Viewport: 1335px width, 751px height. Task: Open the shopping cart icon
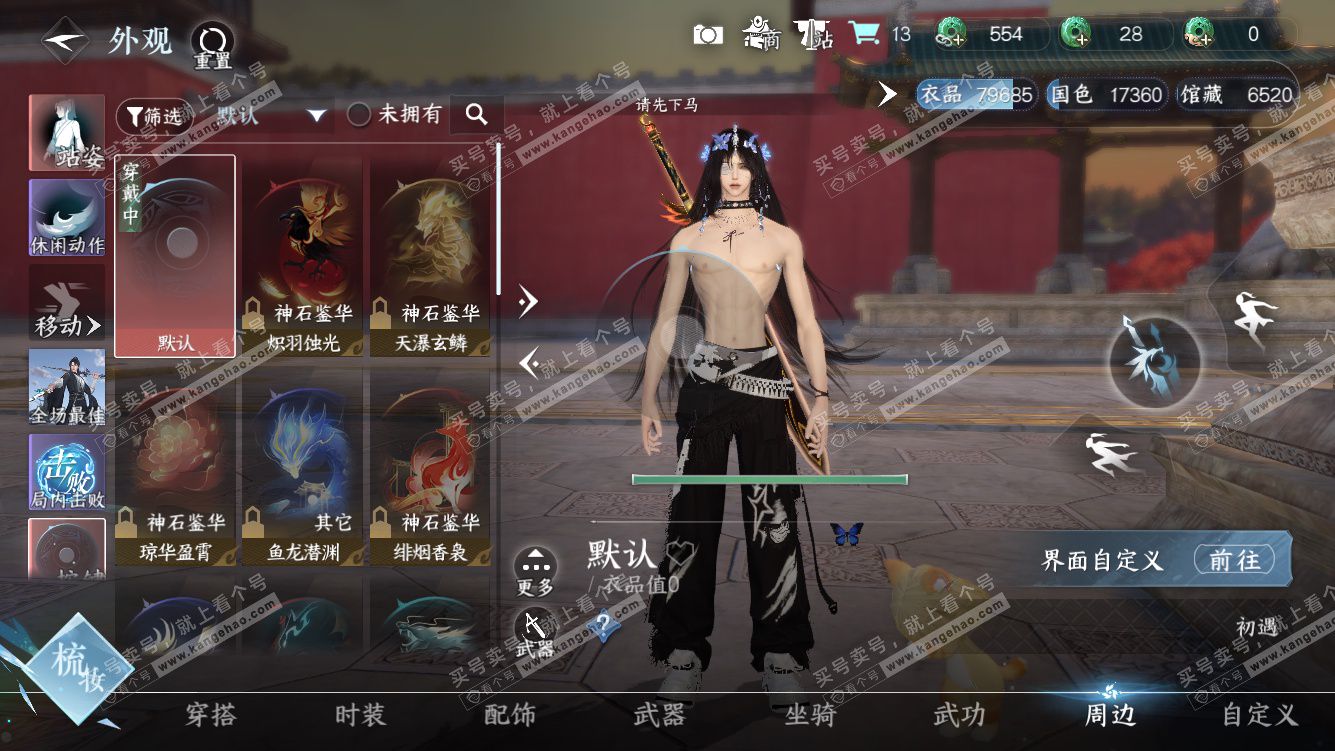863,34
